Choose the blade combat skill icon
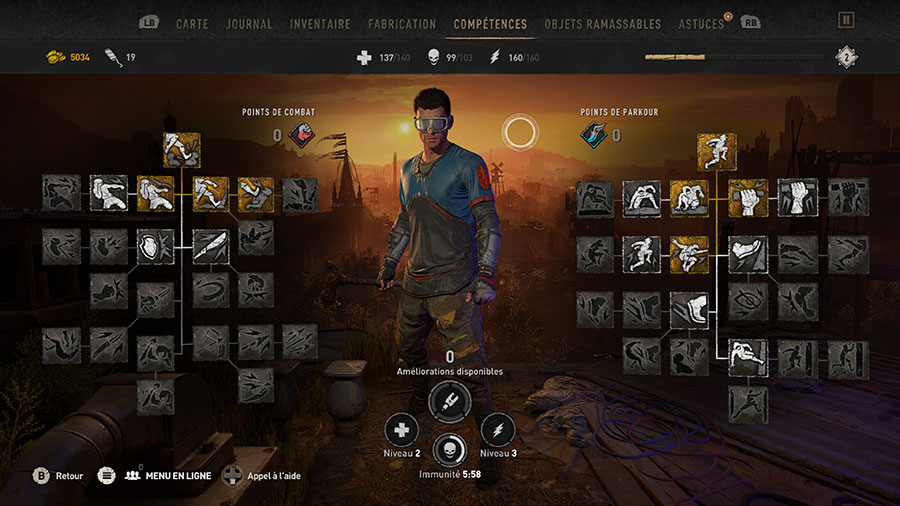Screen dimensions: 900x506 tap(211, 247)
